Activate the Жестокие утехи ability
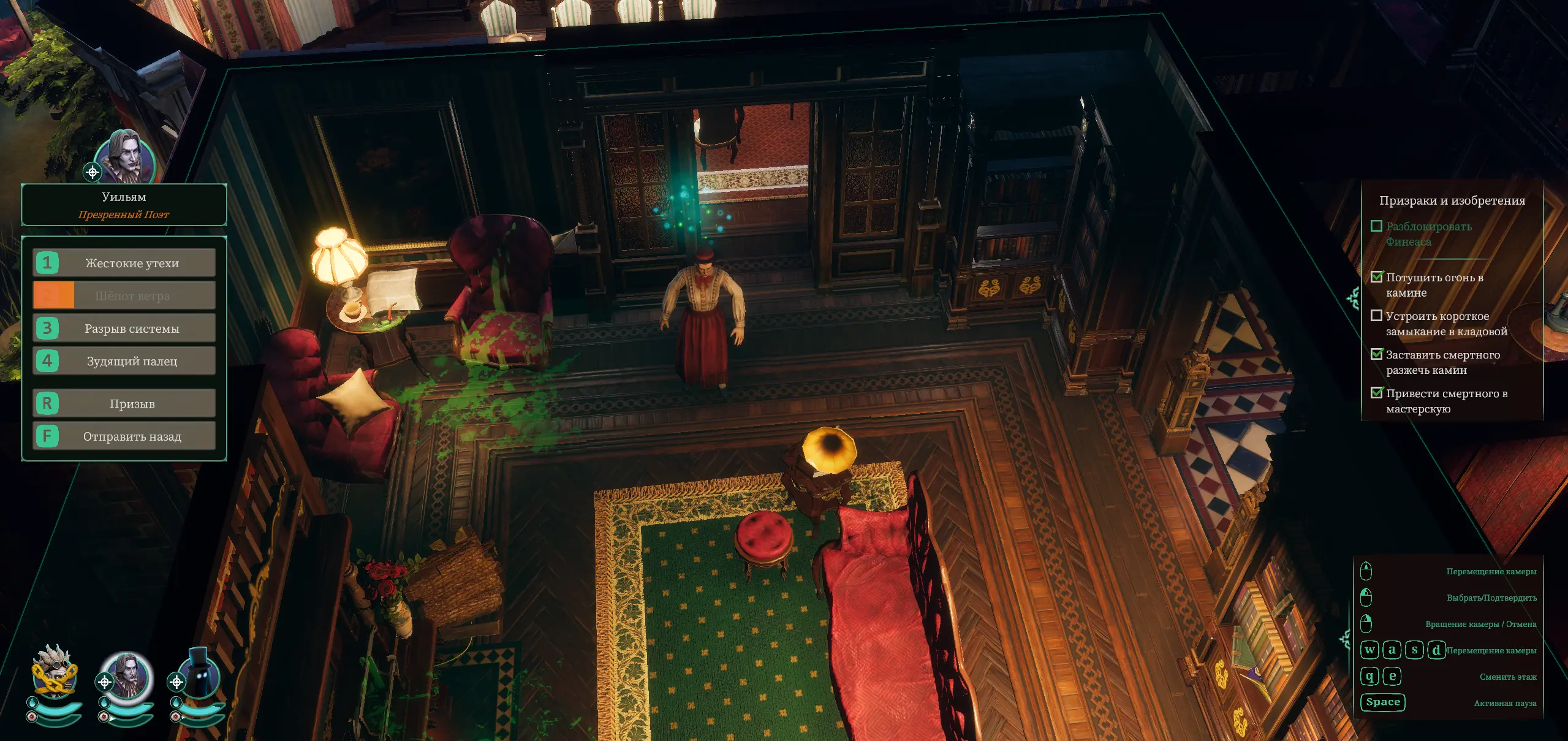 [x=124, y=263]
